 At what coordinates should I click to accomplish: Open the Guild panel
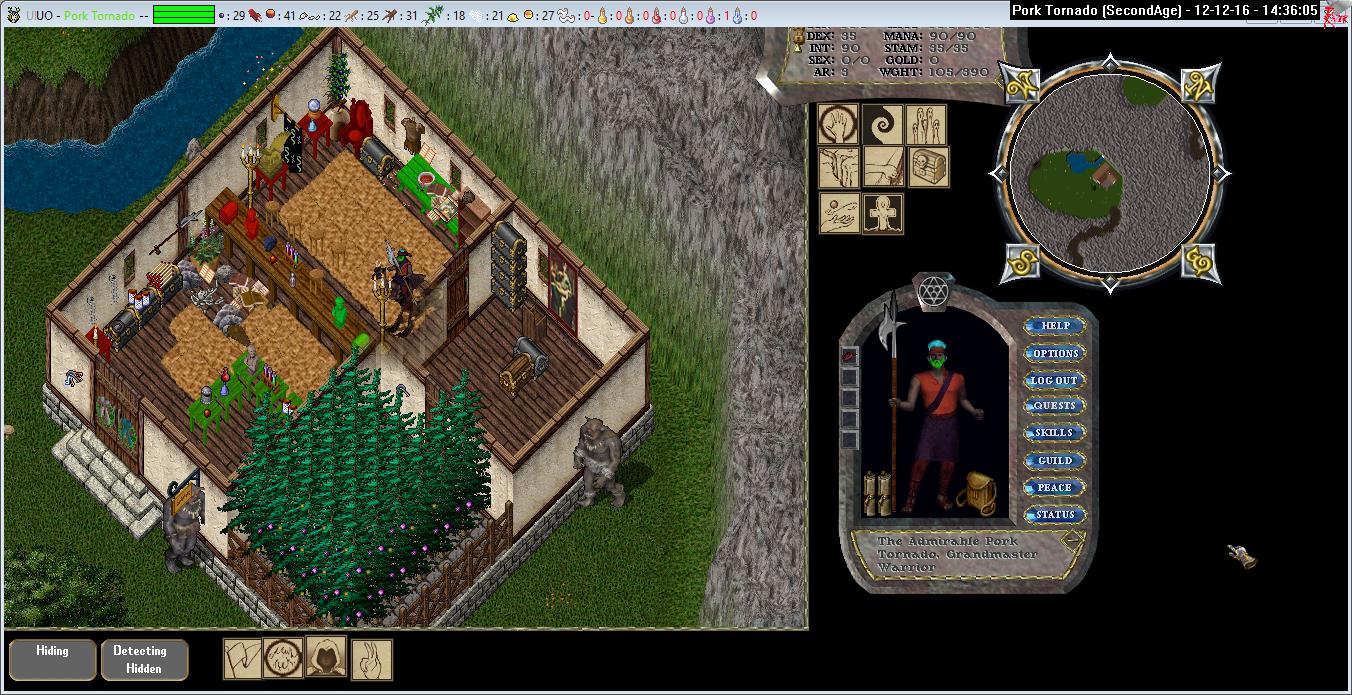click(1055, 461)
